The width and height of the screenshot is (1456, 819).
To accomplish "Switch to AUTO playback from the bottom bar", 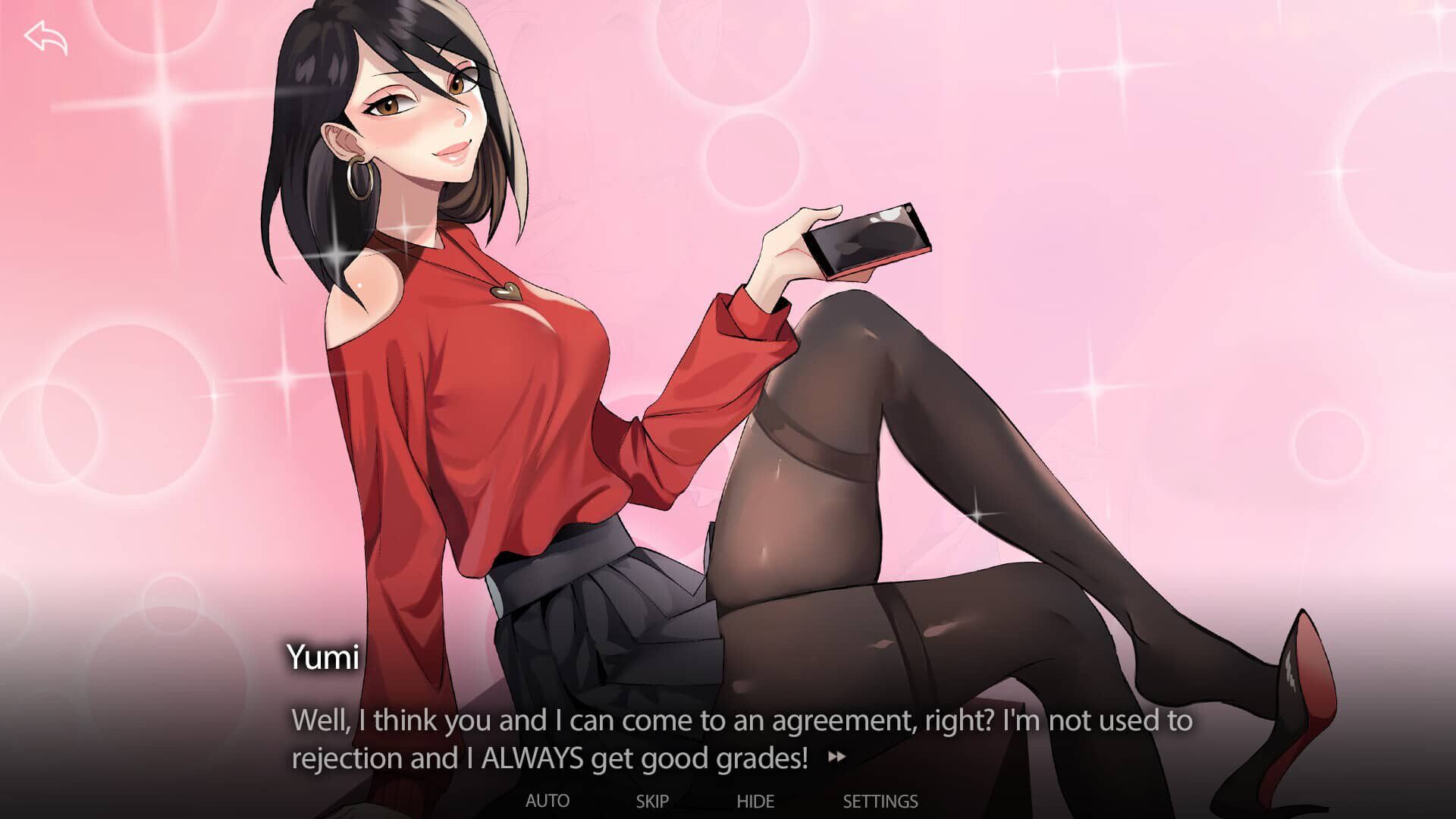I will 548,801.
